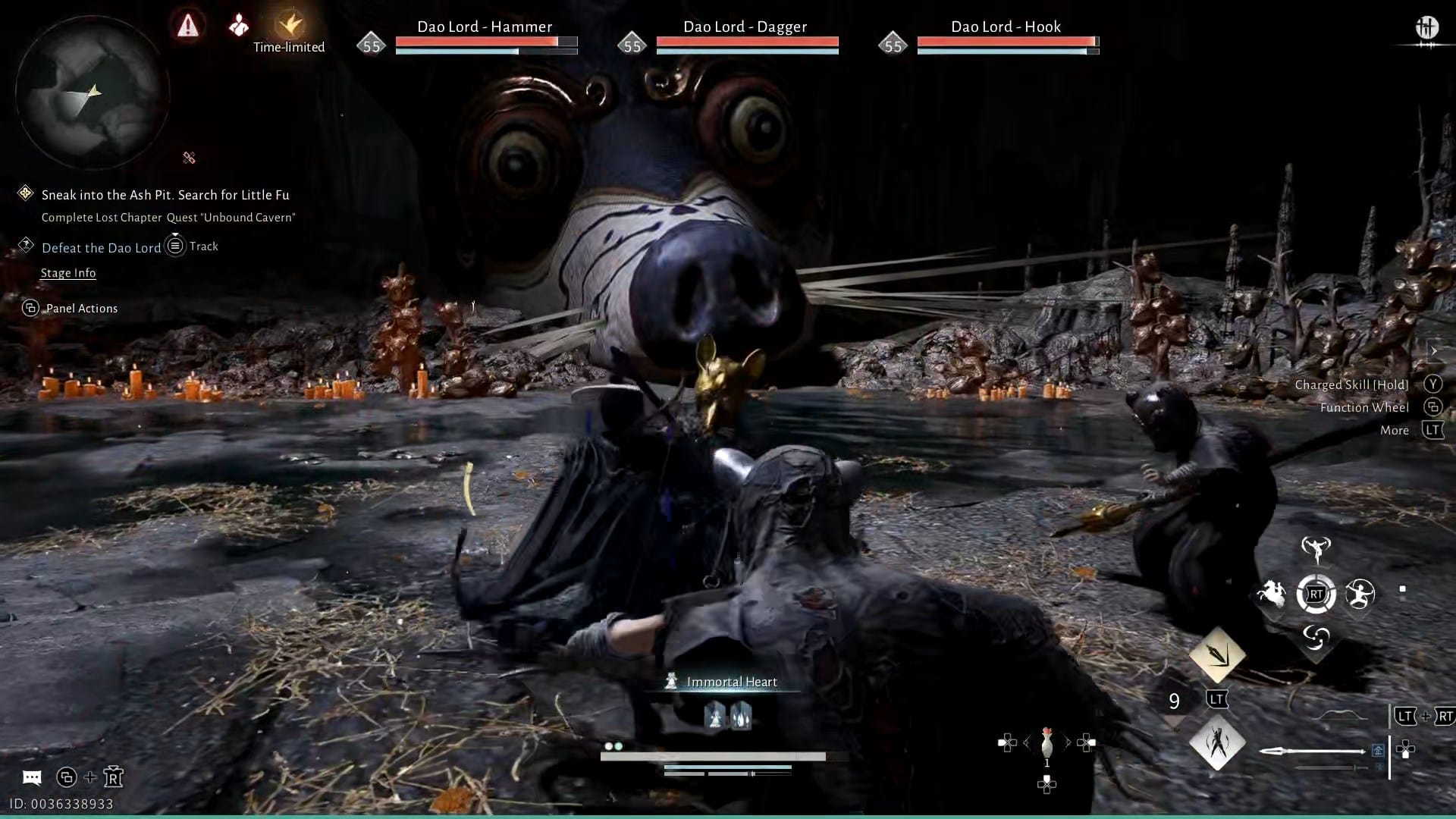Screen dimensions: 1456x819
Task: Use the white diamond warrior skill
Action: tap(1217, 742)
